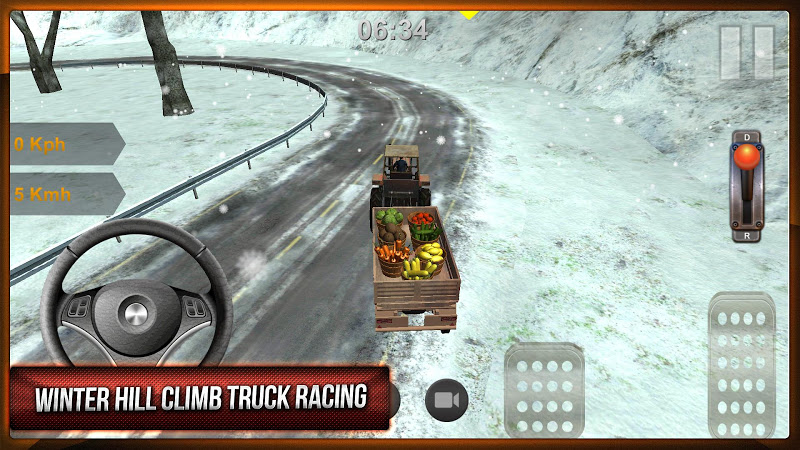Screen dimensions: 800x450
Task: Pause the game
Action: 747,52
